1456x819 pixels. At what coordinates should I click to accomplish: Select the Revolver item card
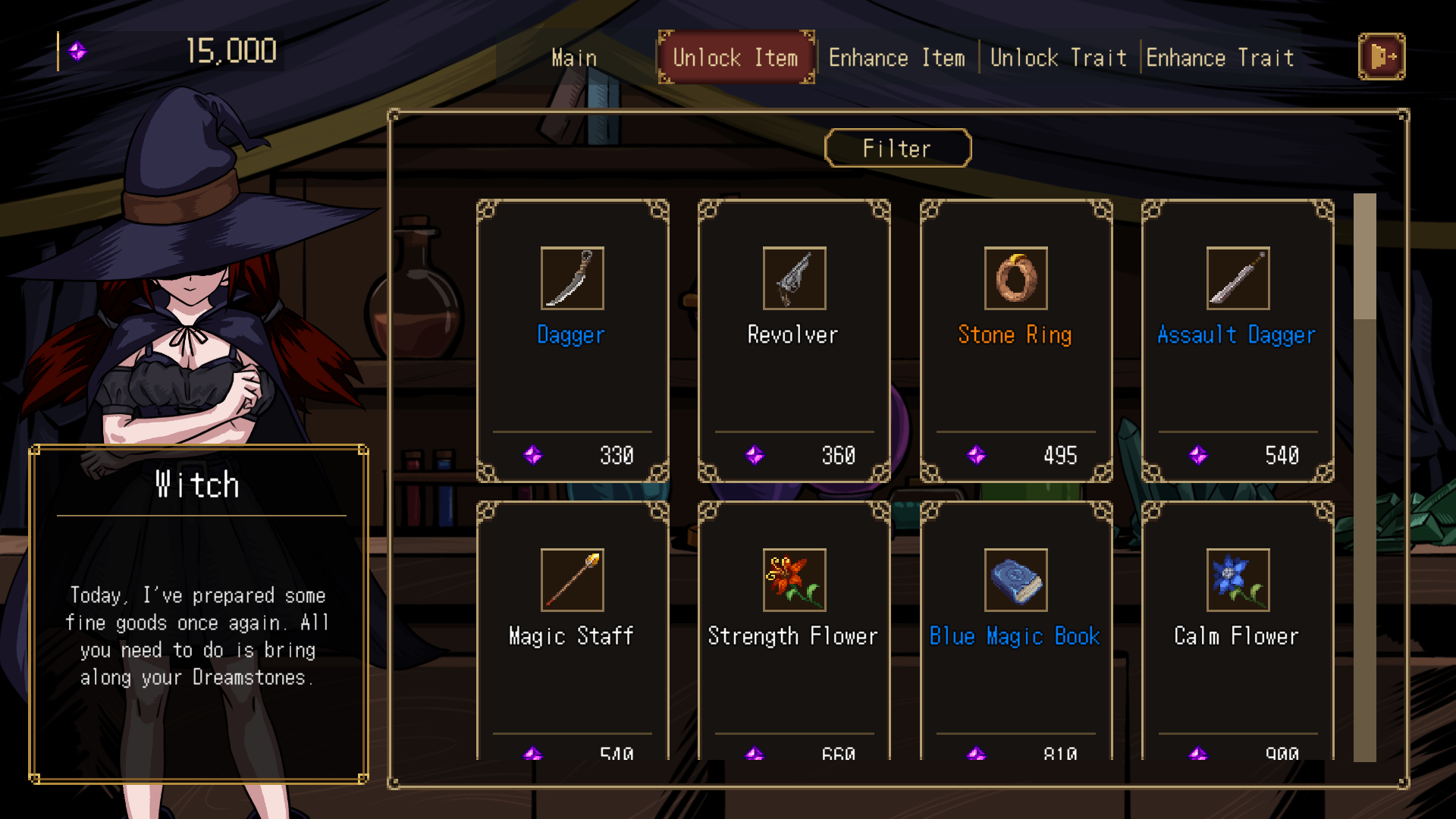[x=794, y=340]
